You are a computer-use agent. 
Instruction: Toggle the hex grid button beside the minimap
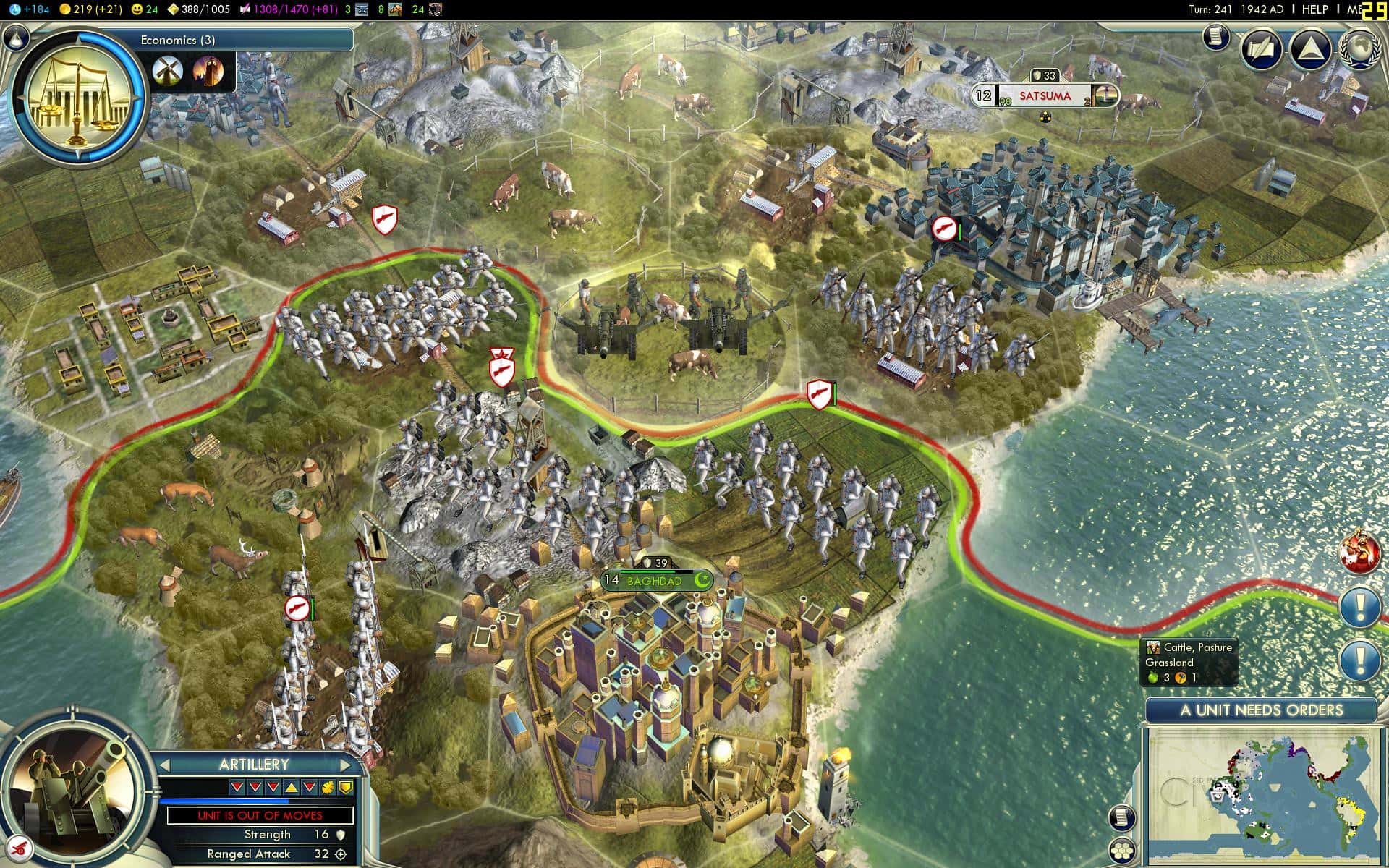[1122, 851]
